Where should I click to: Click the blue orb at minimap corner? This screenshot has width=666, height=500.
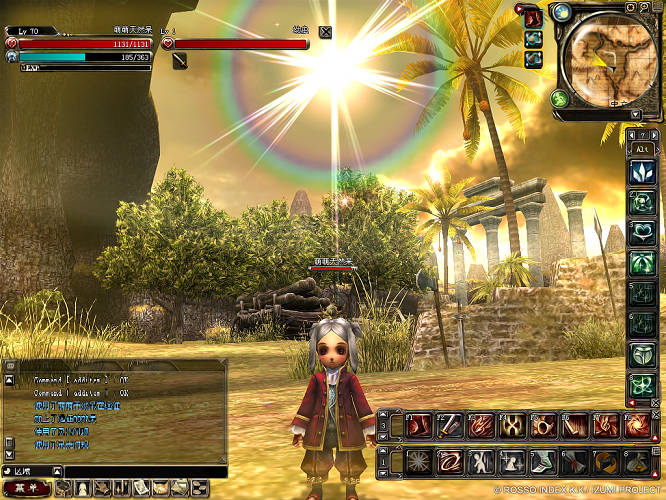point(561,12)
